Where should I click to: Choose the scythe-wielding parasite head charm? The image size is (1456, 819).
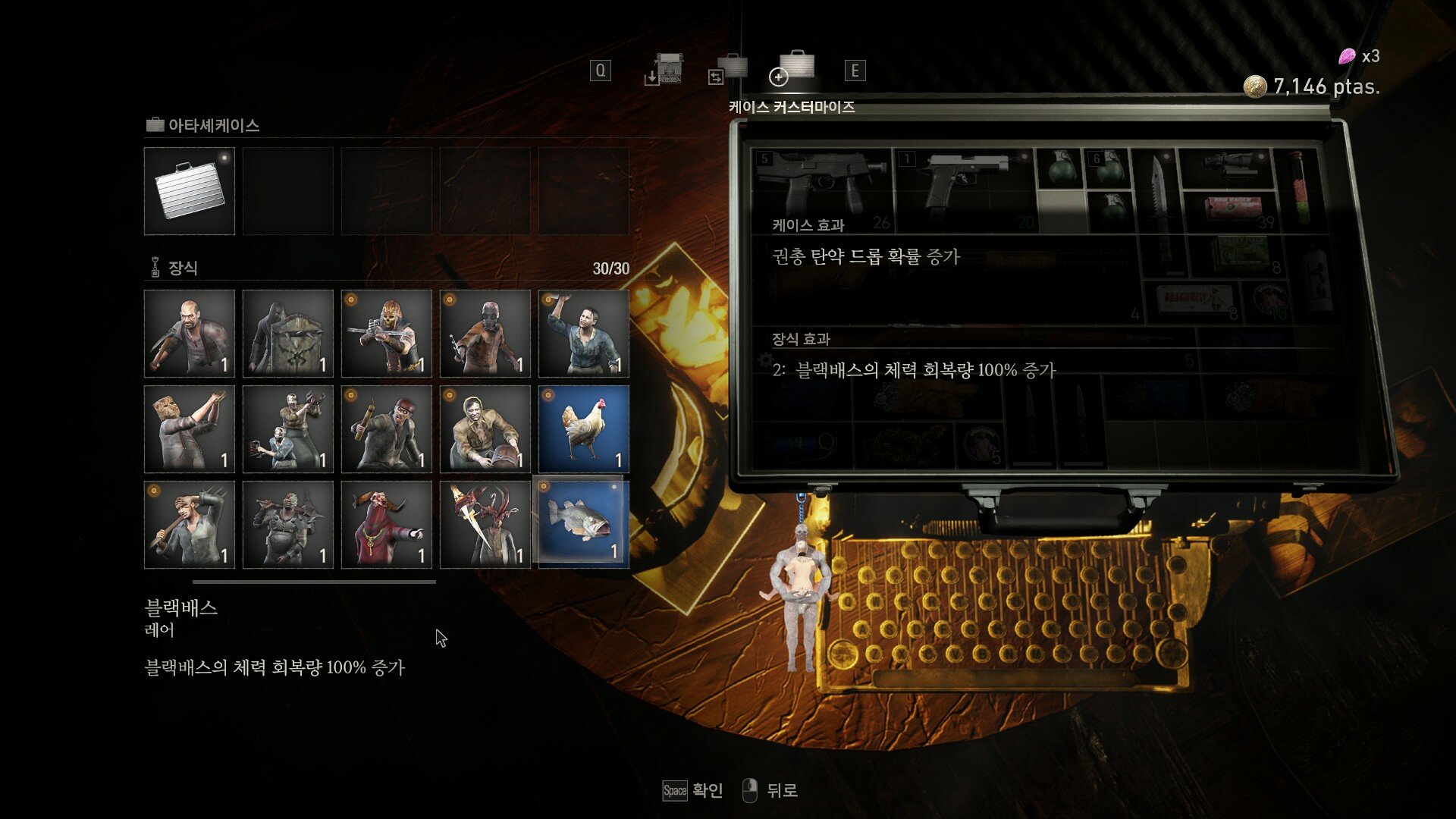(485, 525)
